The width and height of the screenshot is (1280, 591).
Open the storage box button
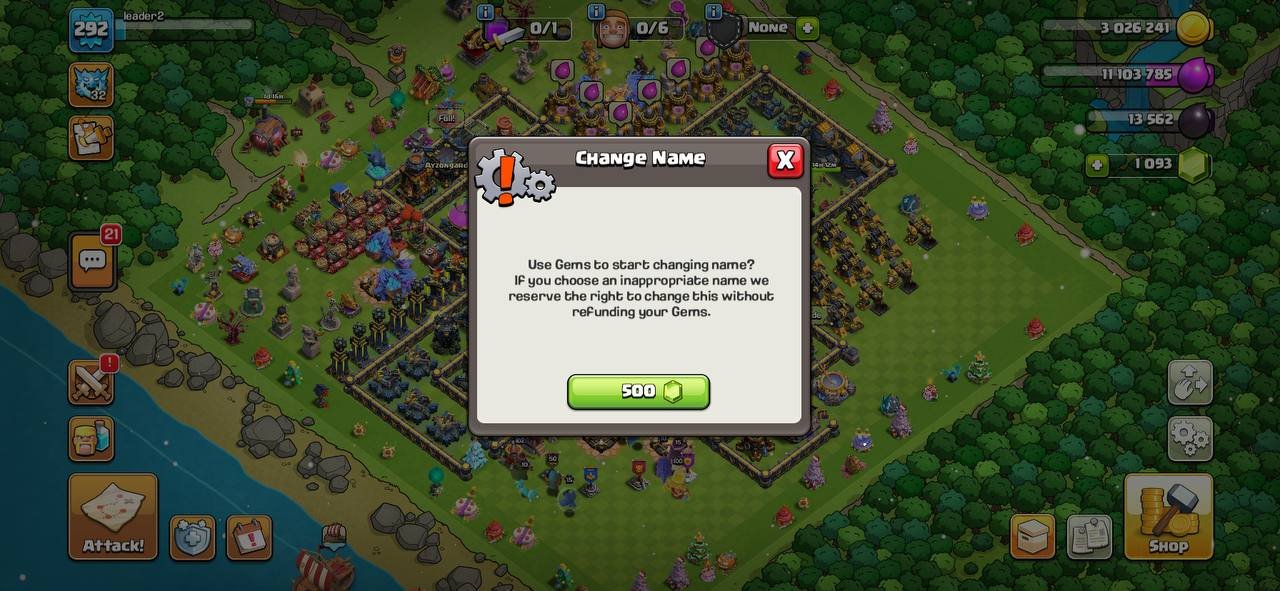1032,537
